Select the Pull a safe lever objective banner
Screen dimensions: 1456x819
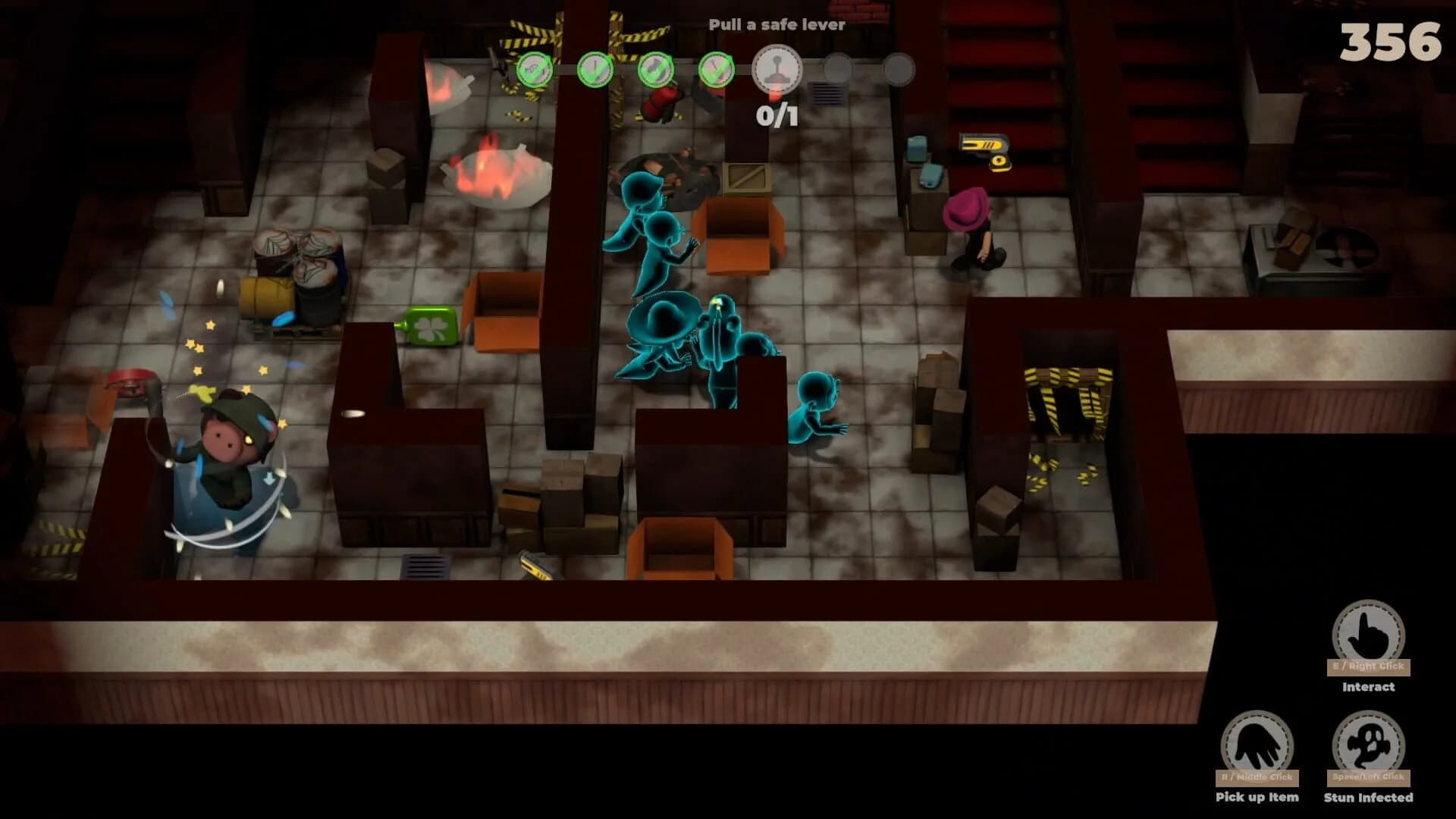click(x=777, y=24)
